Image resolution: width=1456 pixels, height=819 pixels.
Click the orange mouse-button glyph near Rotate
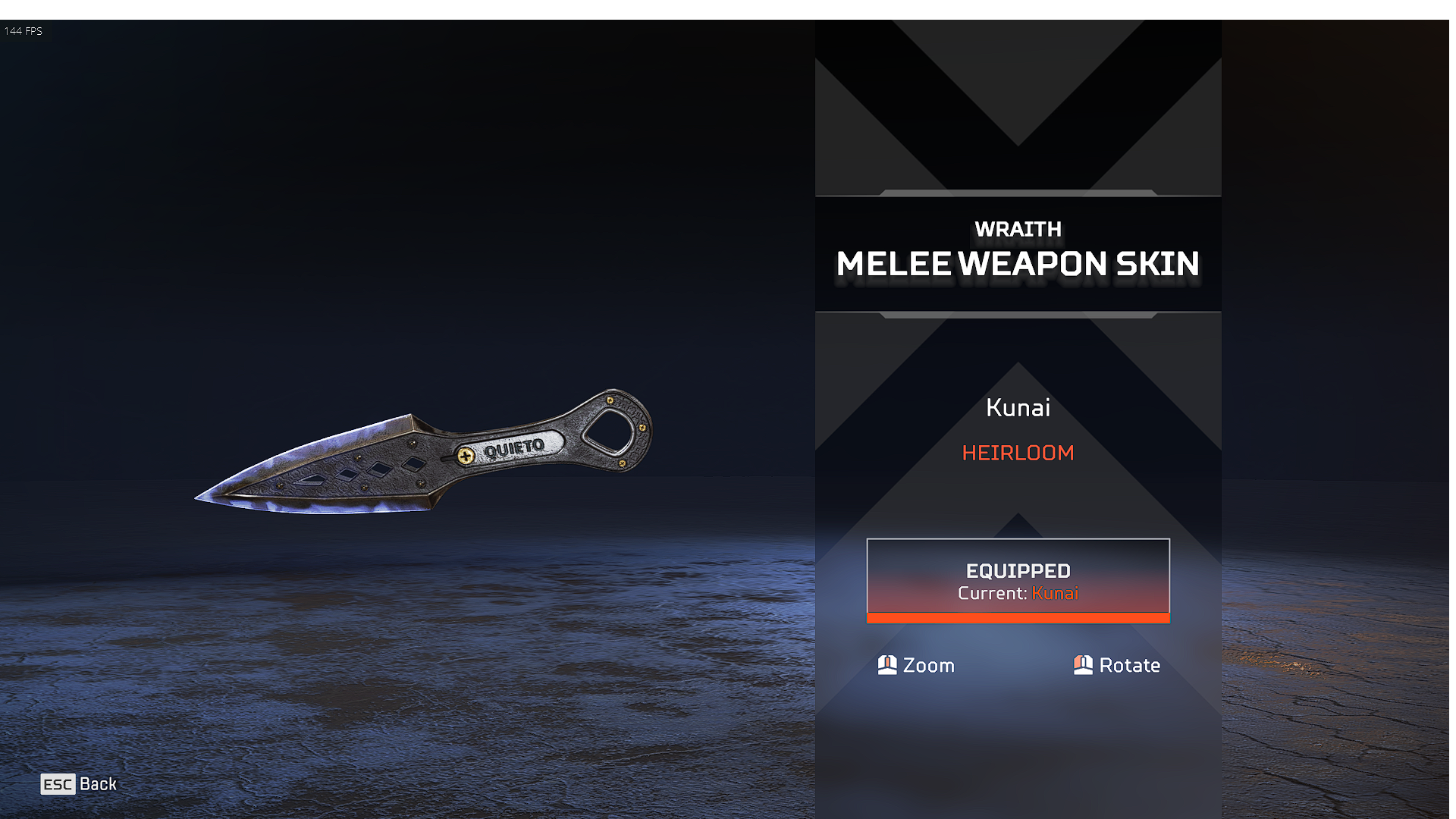pyautogui.click(x=1083, y=665)
